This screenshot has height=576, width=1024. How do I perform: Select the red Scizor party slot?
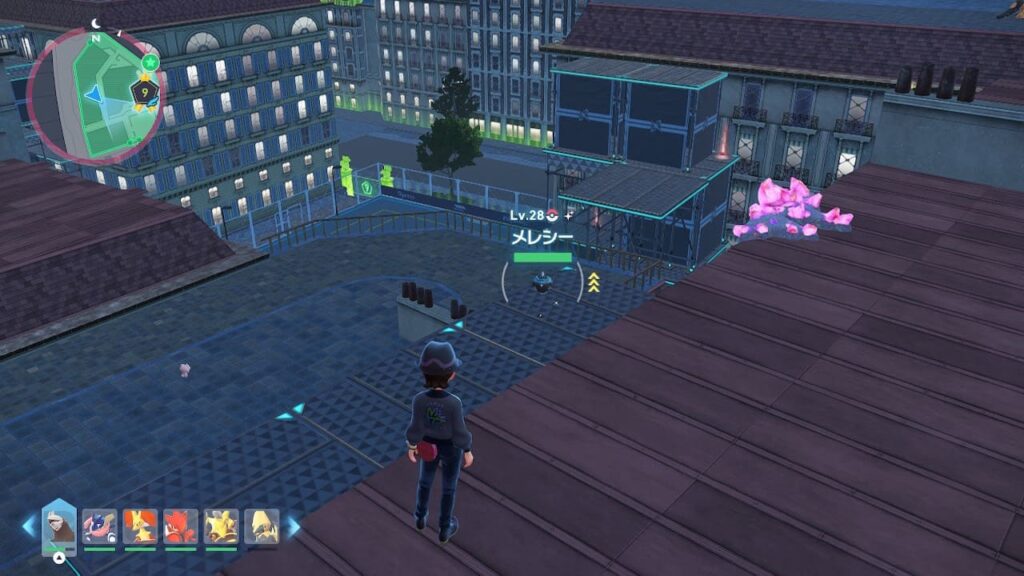pos(181,527)
